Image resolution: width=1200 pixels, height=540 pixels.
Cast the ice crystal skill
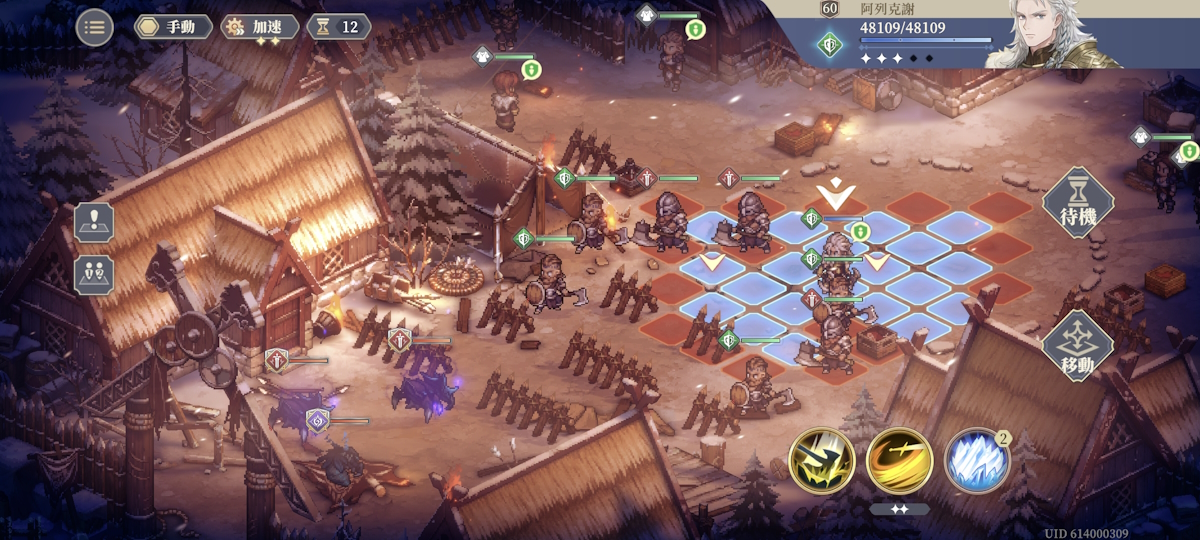coord(976,461)
